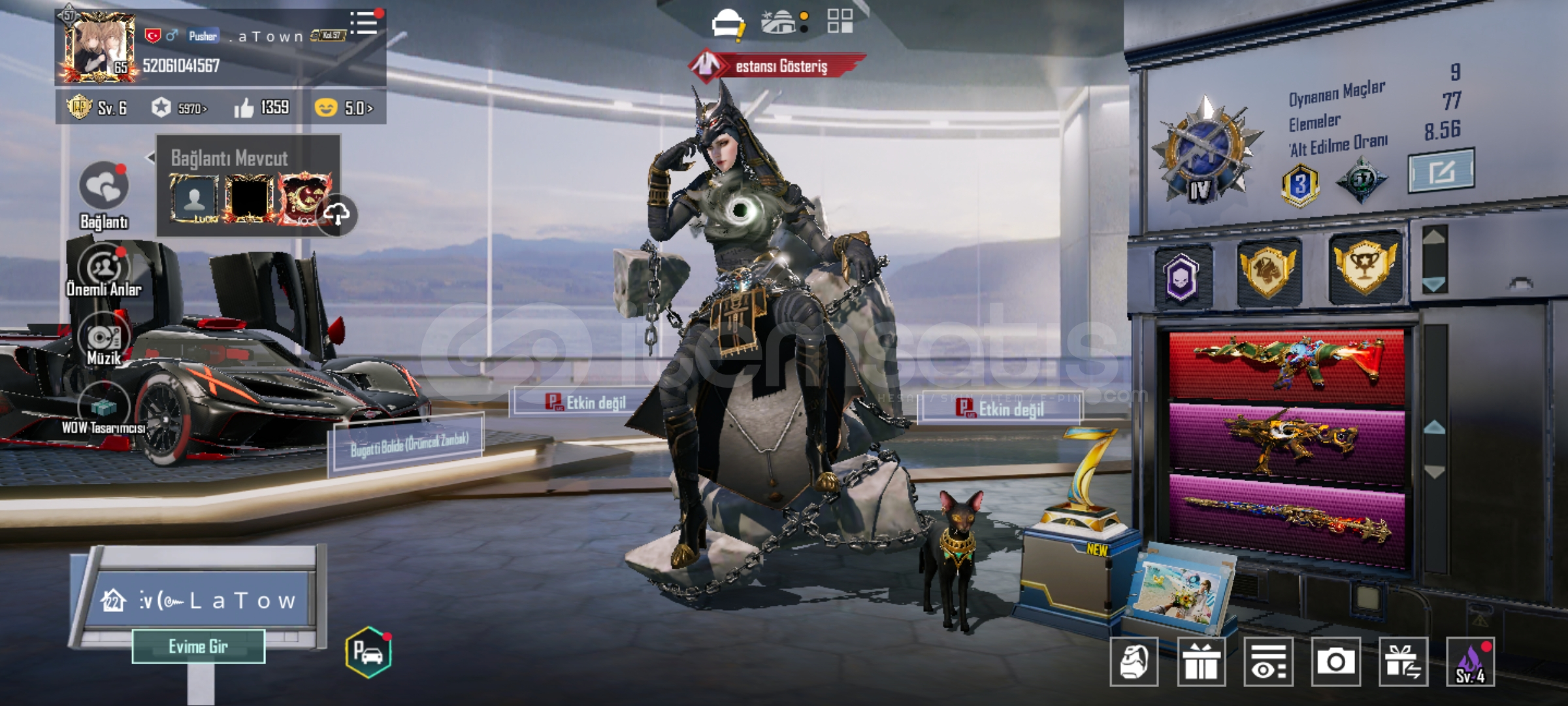Open the list menu beside the player name
This screenshot has height=706, width=1568.
[x=364, y=24]
